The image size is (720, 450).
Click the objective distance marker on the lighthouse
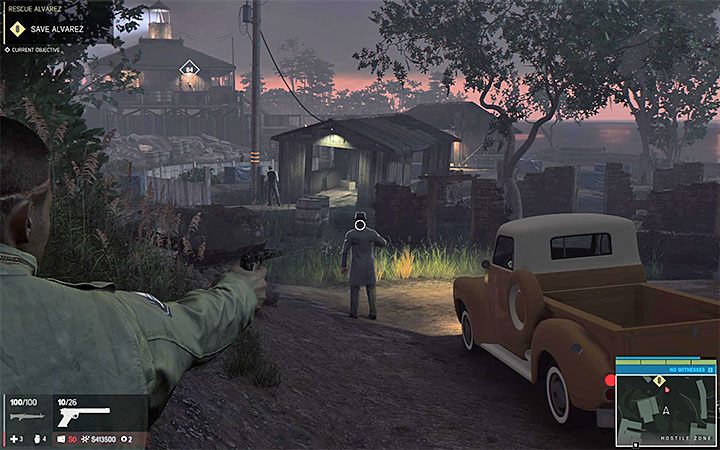(189, 69)
